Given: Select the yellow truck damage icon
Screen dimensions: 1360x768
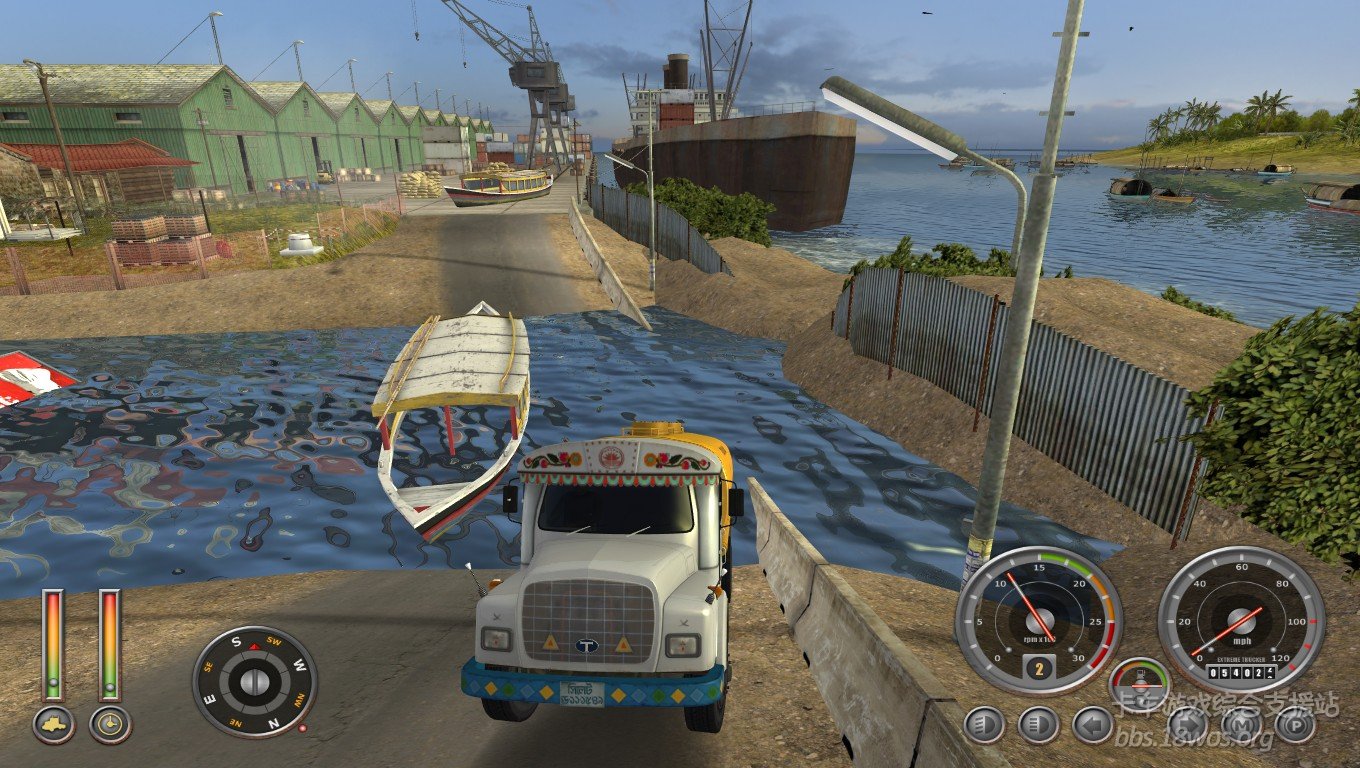Looking at the screenshot, I should click(x=53, y=724).
